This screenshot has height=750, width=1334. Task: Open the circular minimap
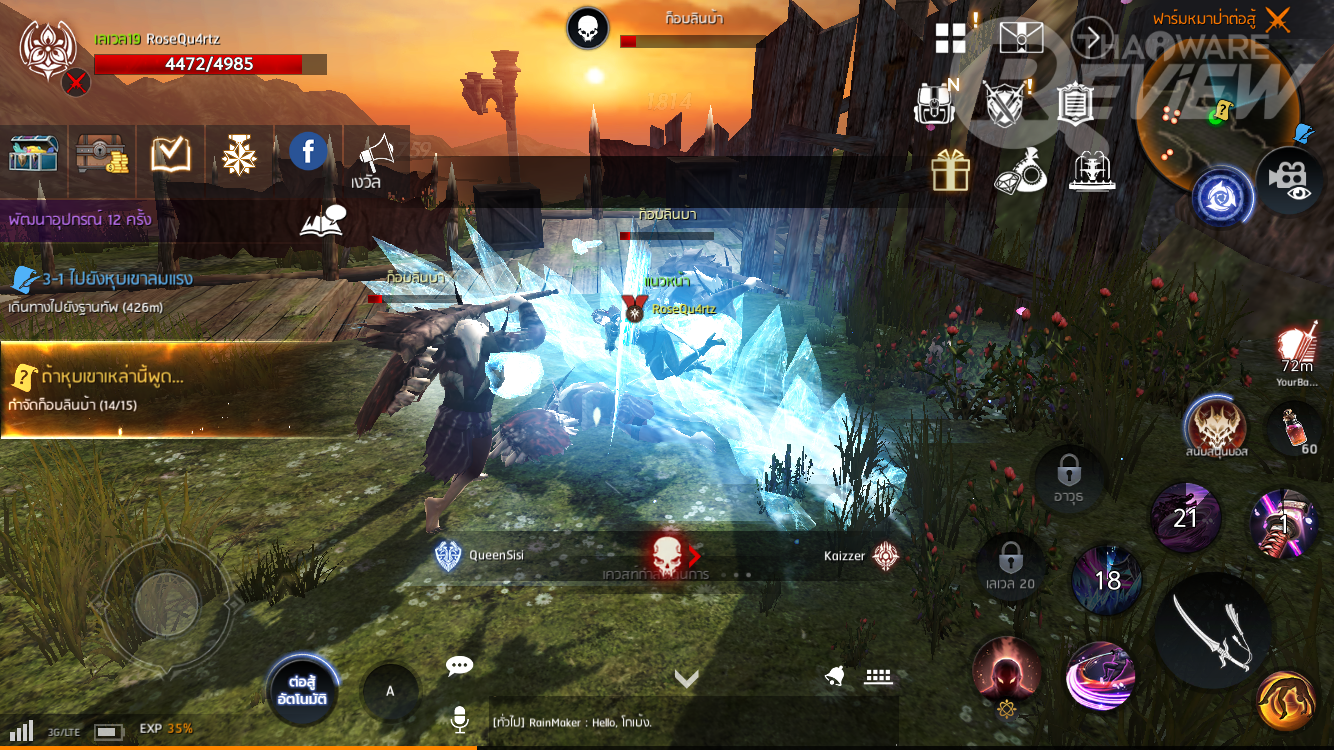(x=1217, y=120)
